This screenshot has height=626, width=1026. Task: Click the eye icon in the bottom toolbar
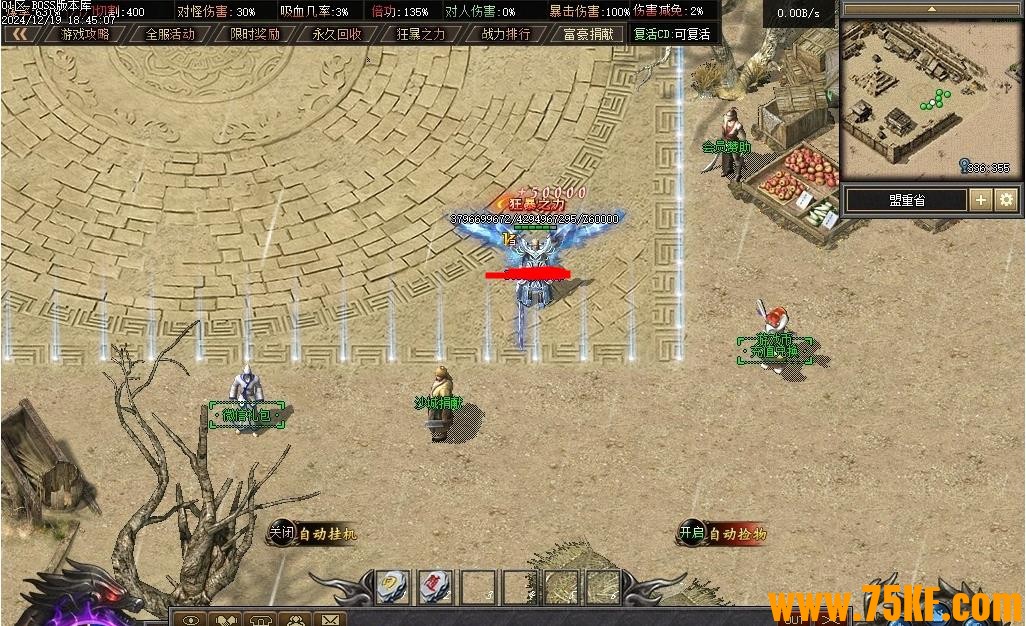click(190, 619)
